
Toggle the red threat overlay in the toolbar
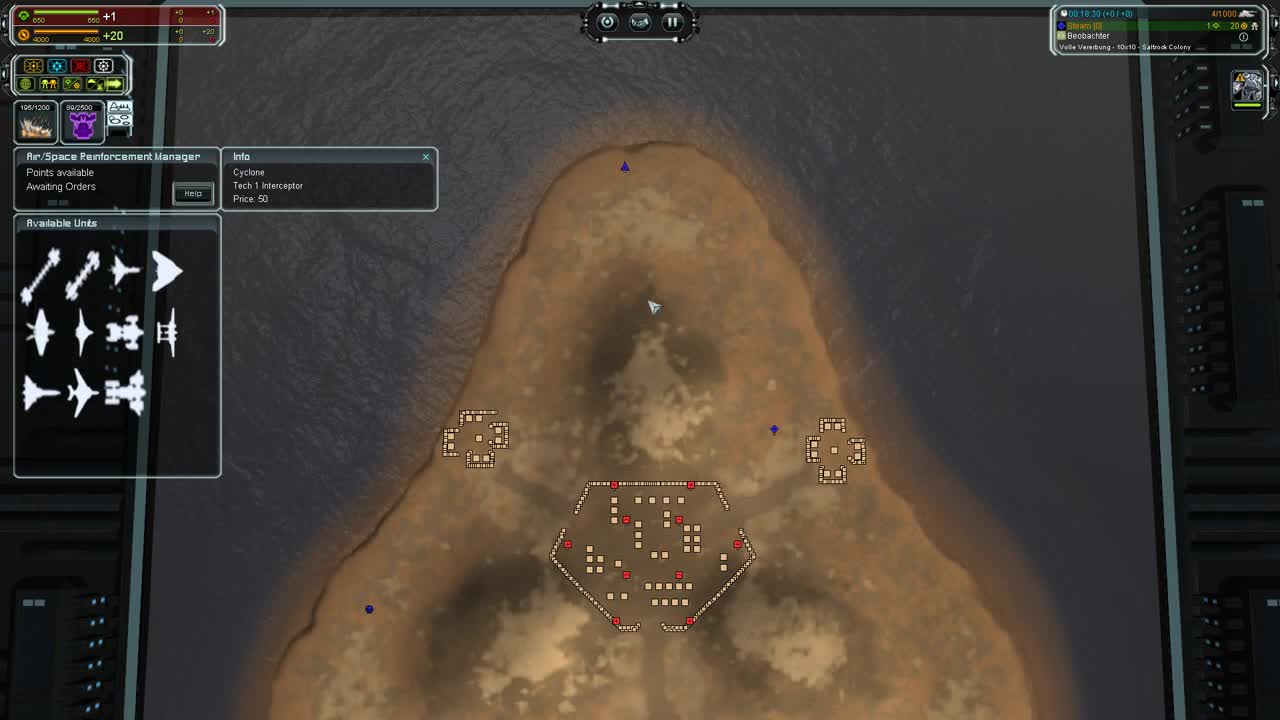[x=80, y=65]
